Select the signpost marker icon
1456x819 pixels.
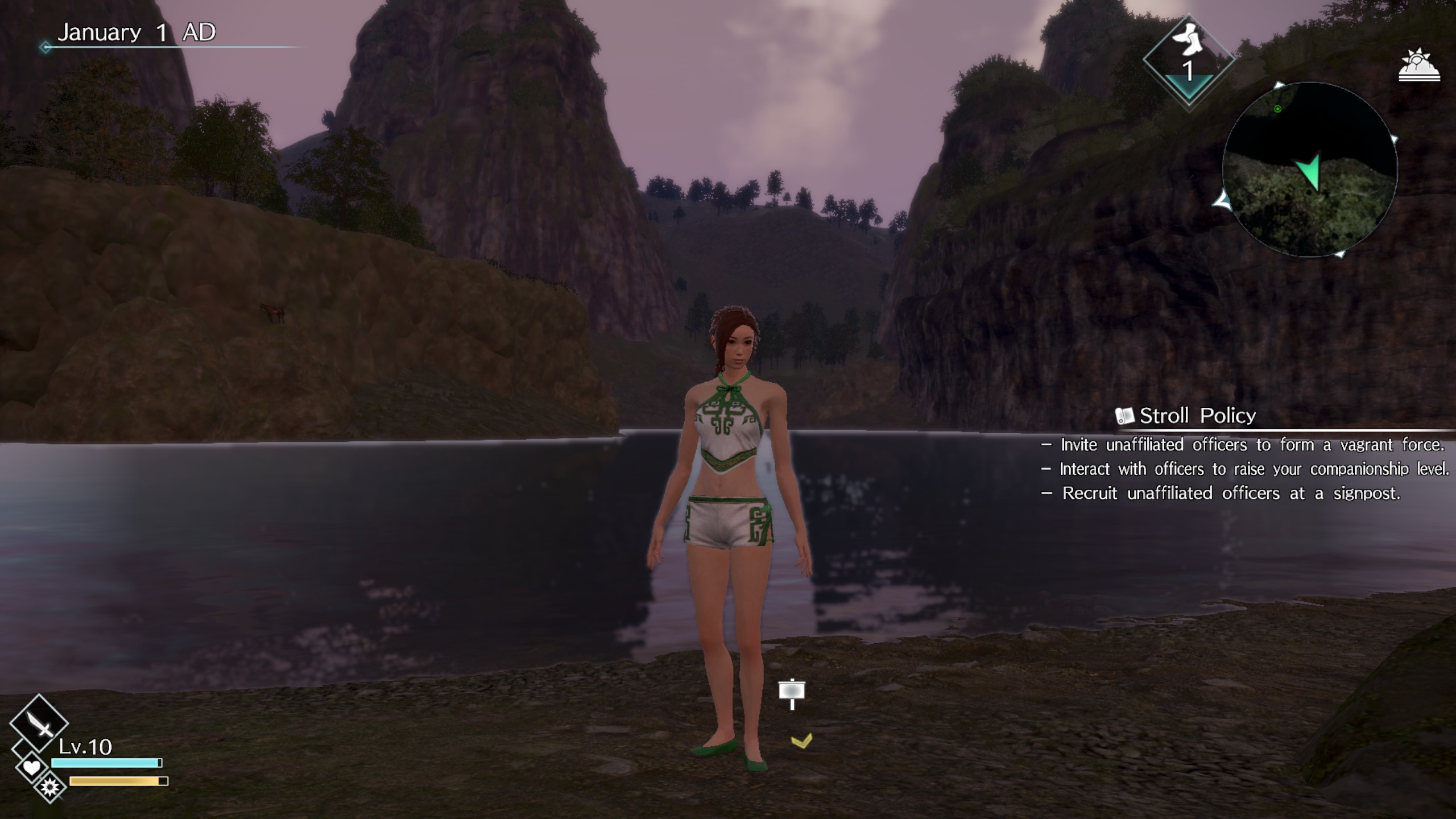[x=792, y=693]
